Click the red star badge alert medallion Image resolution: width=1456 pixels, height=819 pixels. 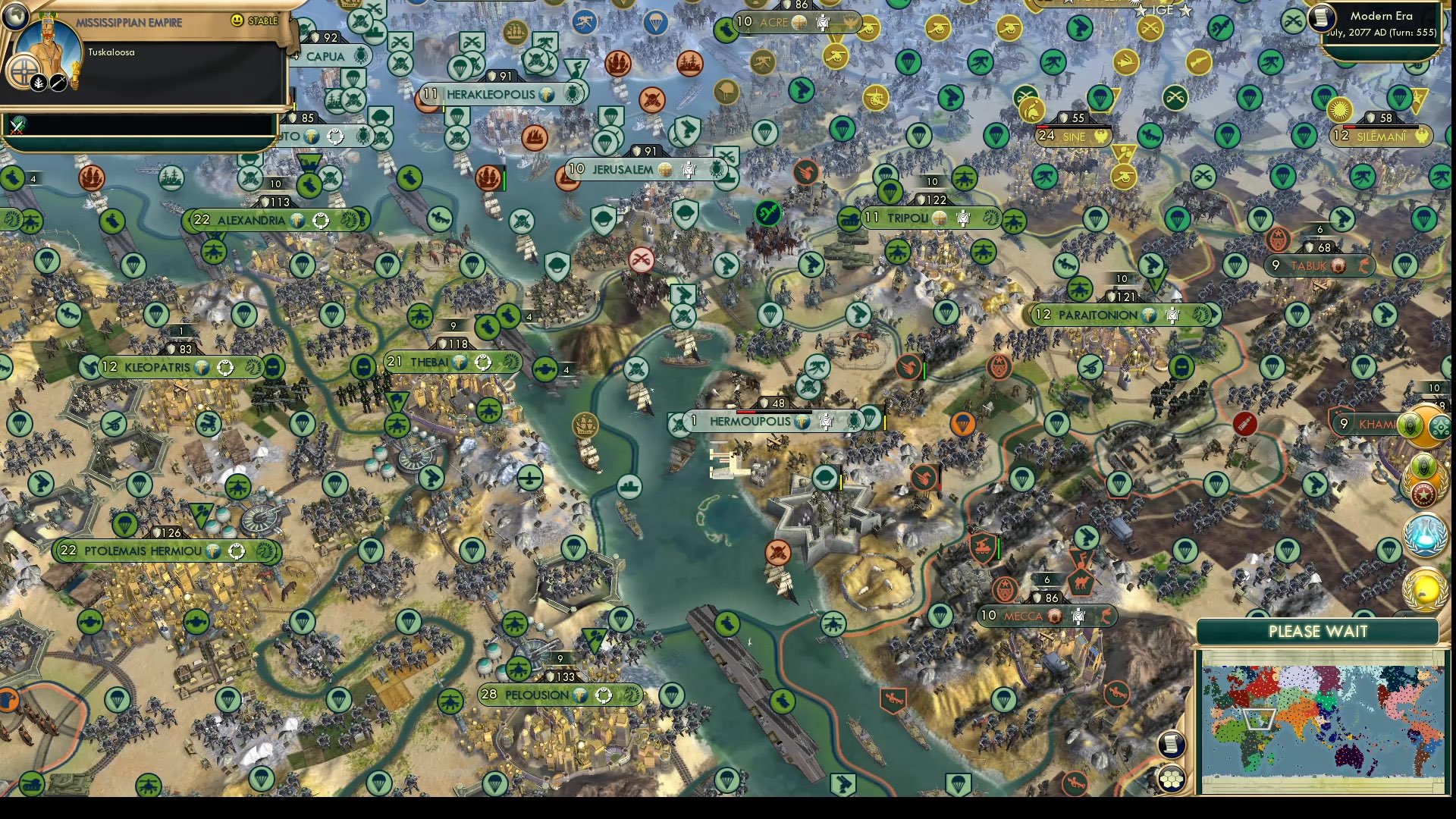pyautogui.click(x=1423, y=493)
